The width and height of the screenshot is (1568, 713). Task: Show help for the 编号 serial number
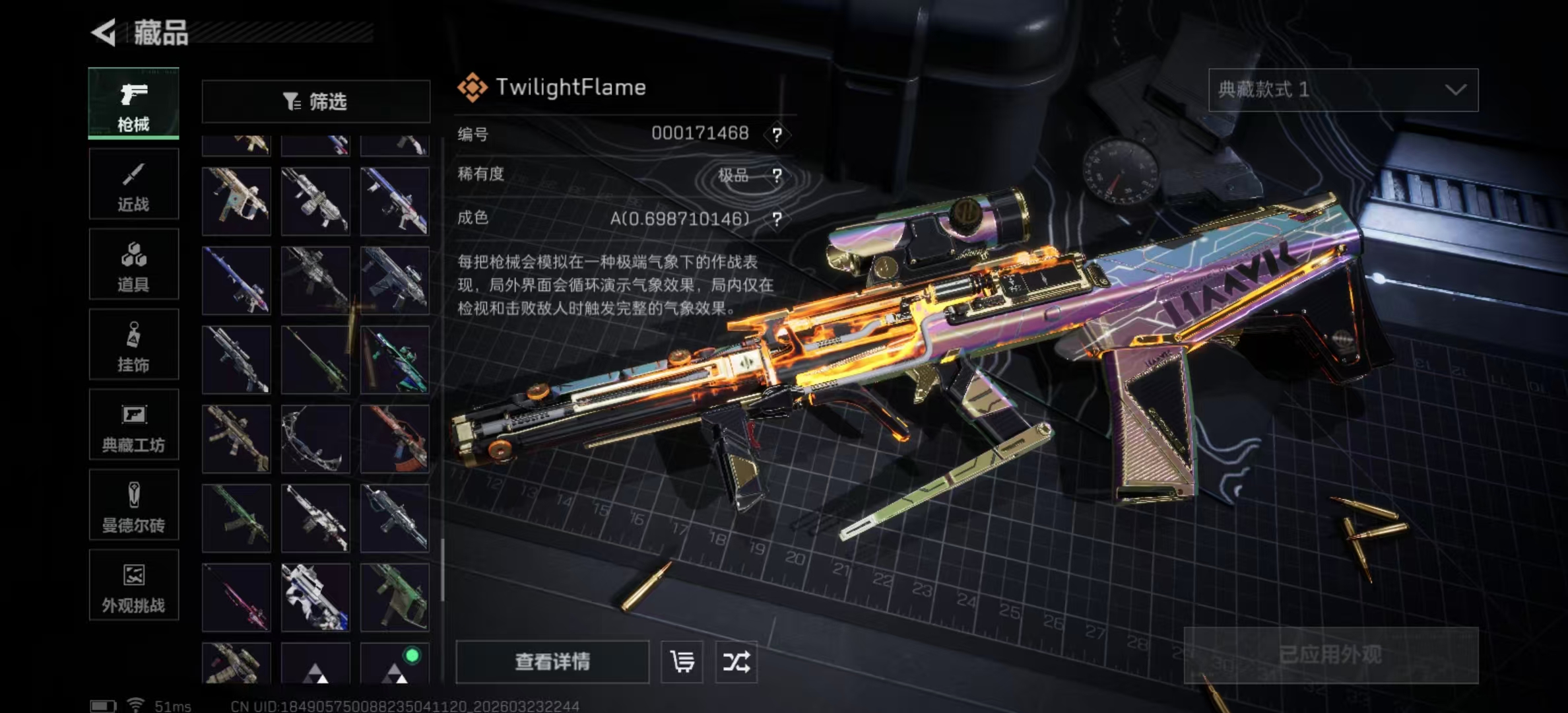pos(777,135)
